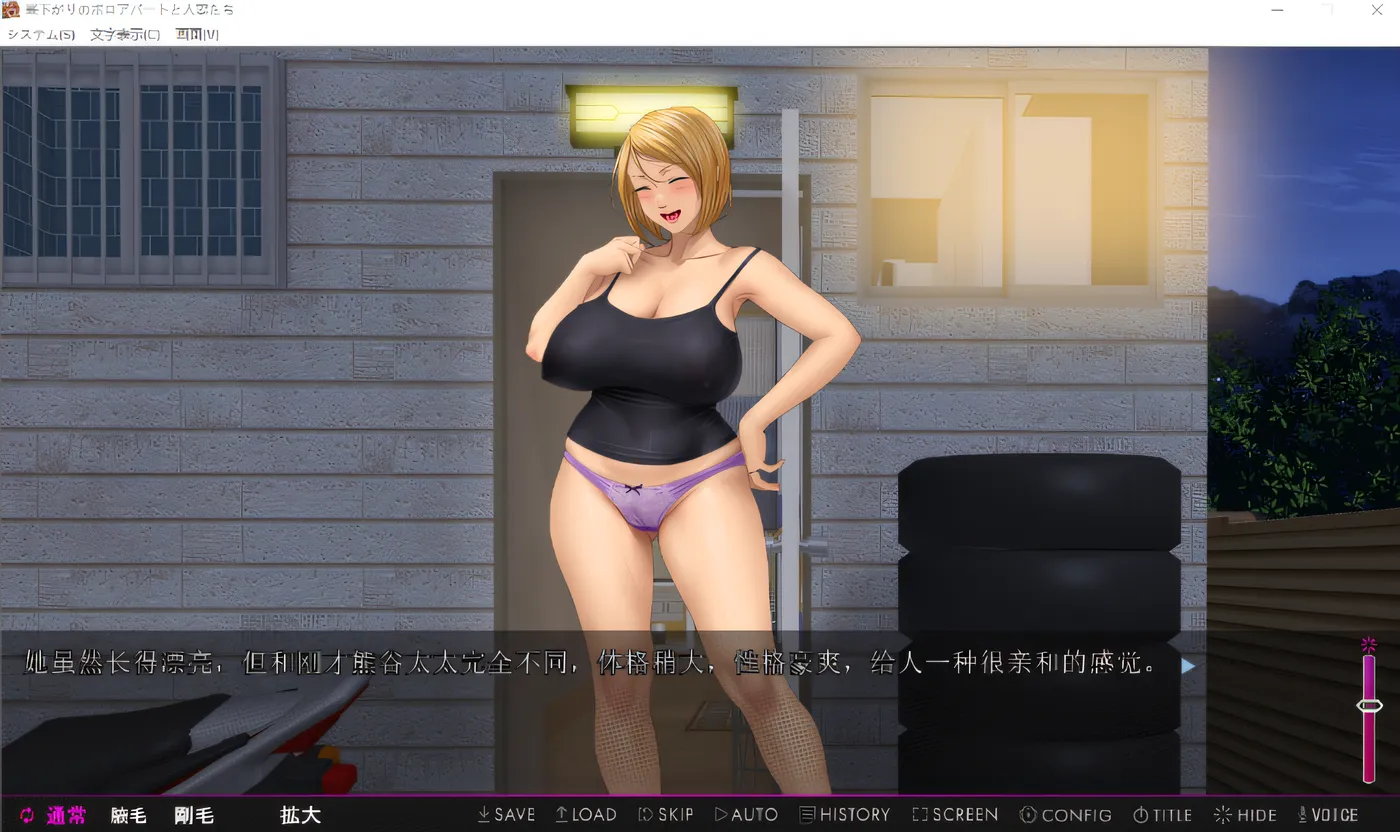This screenshot has width=1400, height=832.
Task: Select the 剛毛 option
Action: point(193,815)
